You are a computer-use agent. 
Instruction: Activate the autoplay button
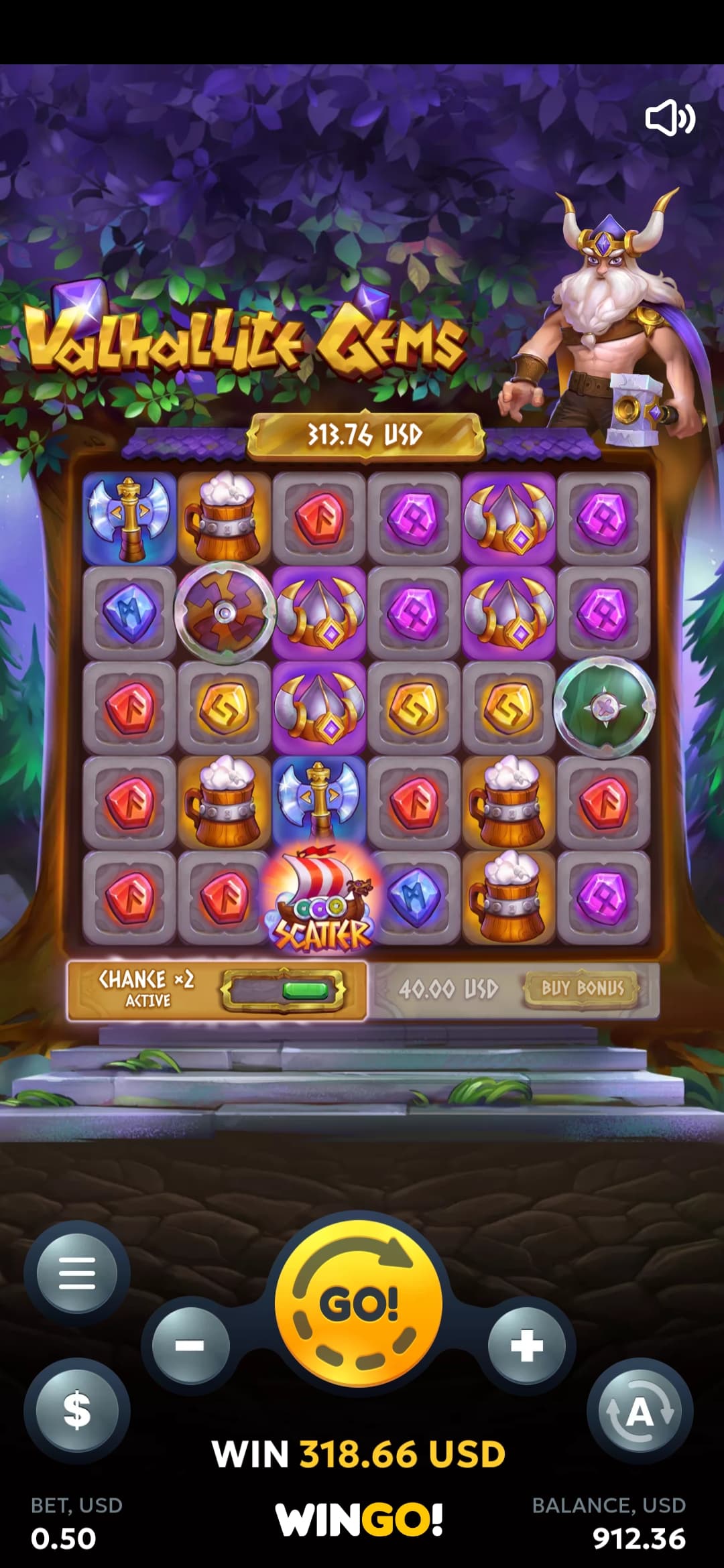[x=640, y=1412]
